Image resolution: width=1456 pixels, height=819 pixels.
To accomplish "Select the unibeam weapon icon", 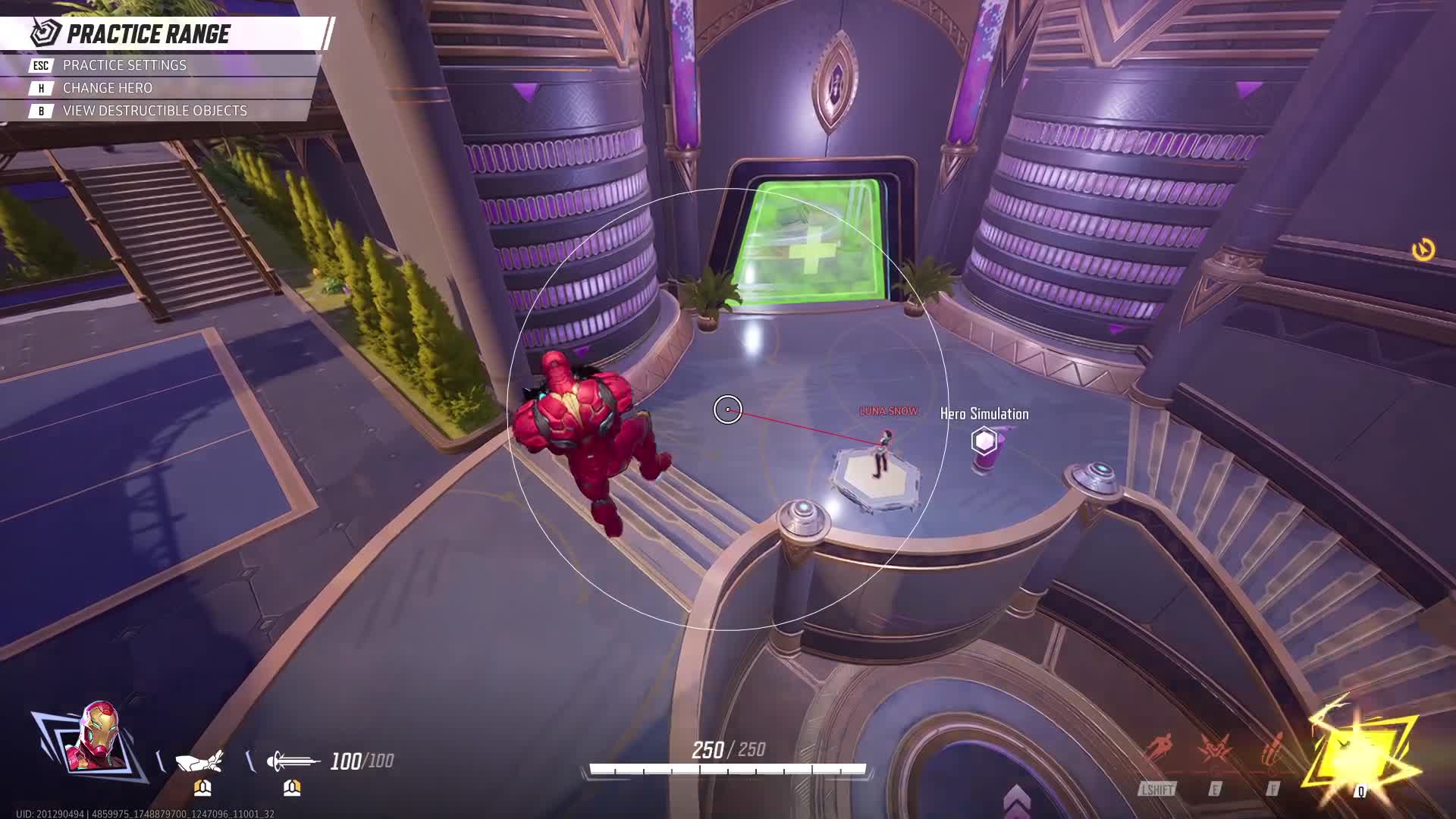I will [x=293, y=761].
